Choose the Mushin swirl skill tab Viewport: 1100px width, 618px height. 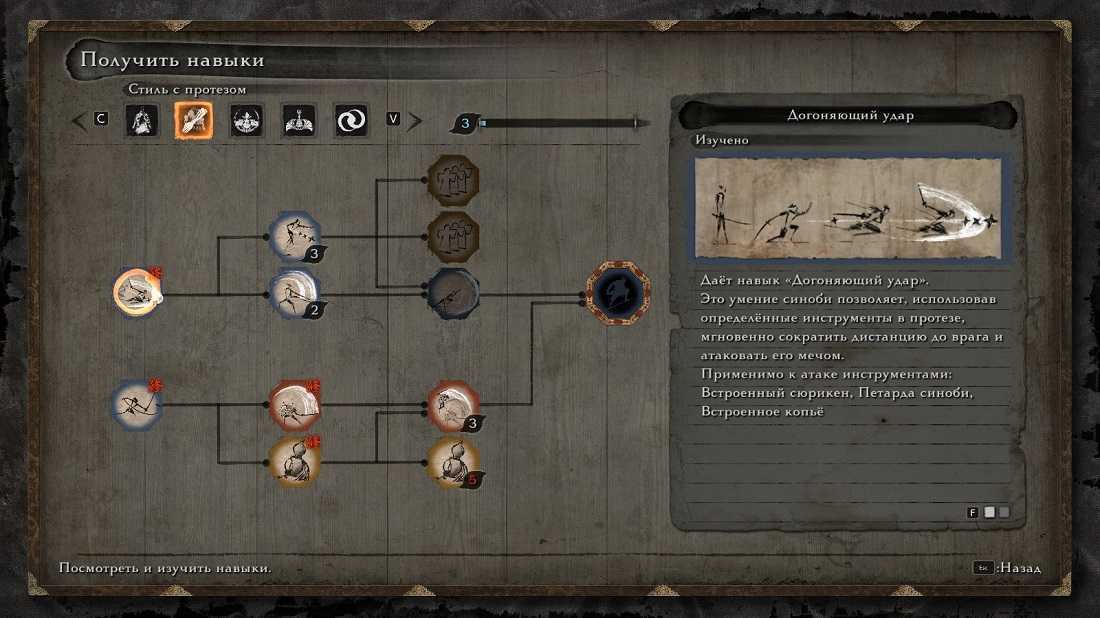point(351,121)
